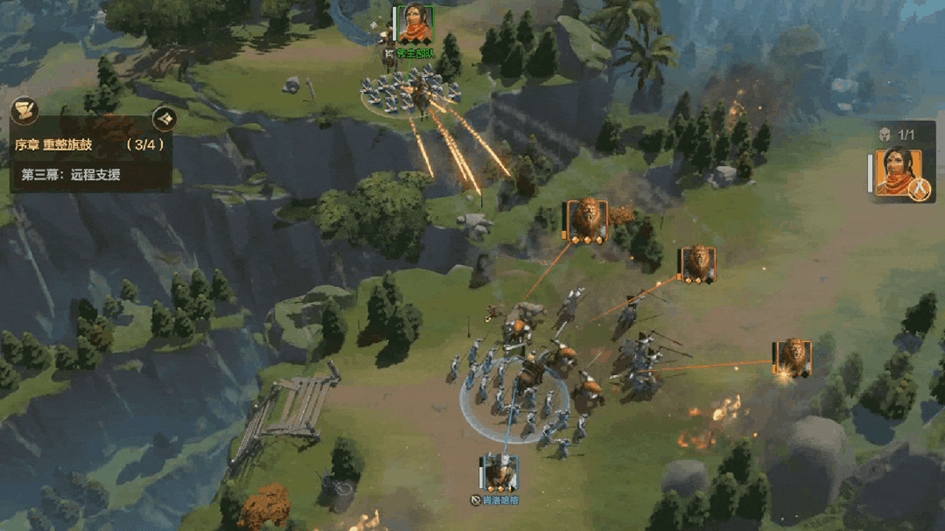Select the armored commander unit portrait

(x=497, y=472)
